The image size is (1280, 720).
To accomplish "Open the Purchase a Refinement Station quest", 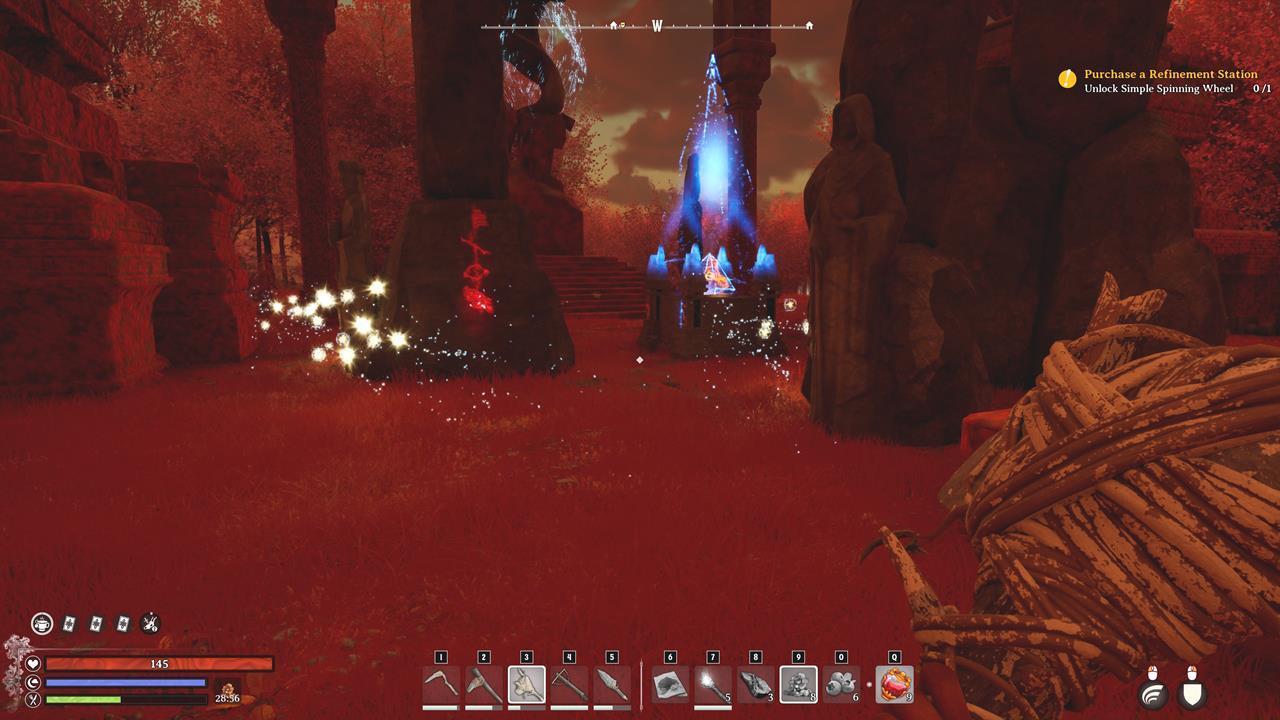I will click(x=1170, y=74).
